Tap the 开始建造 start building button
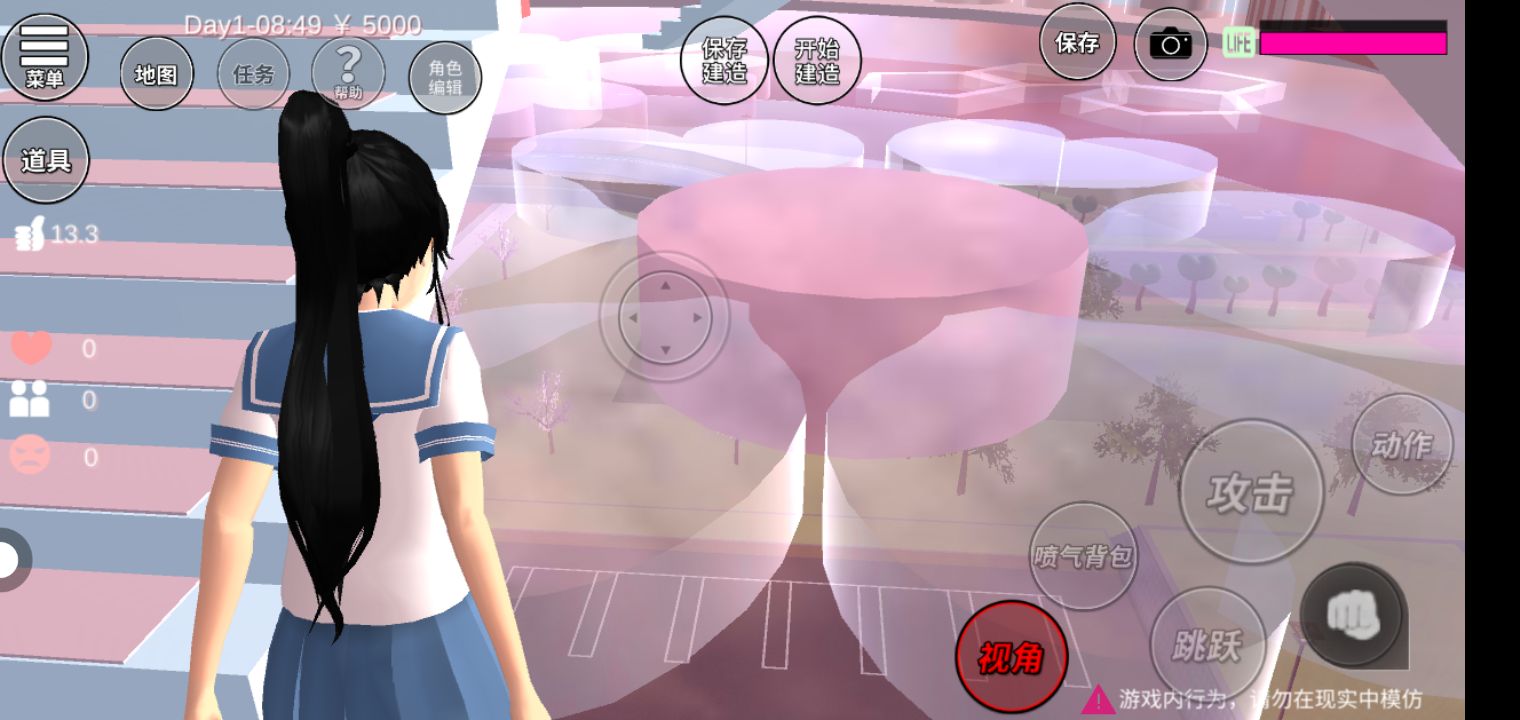 (817, 60)
